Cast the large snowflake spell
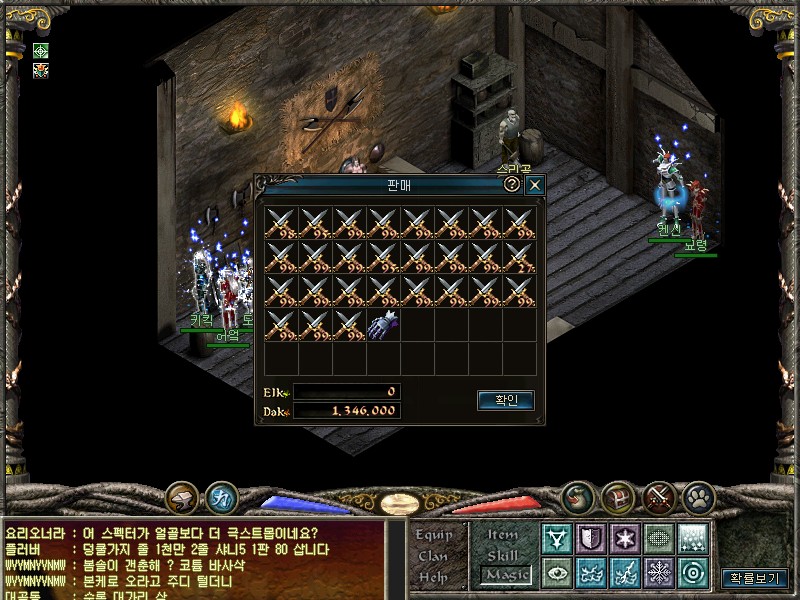800x600 pixels. (x=658, y=573)
